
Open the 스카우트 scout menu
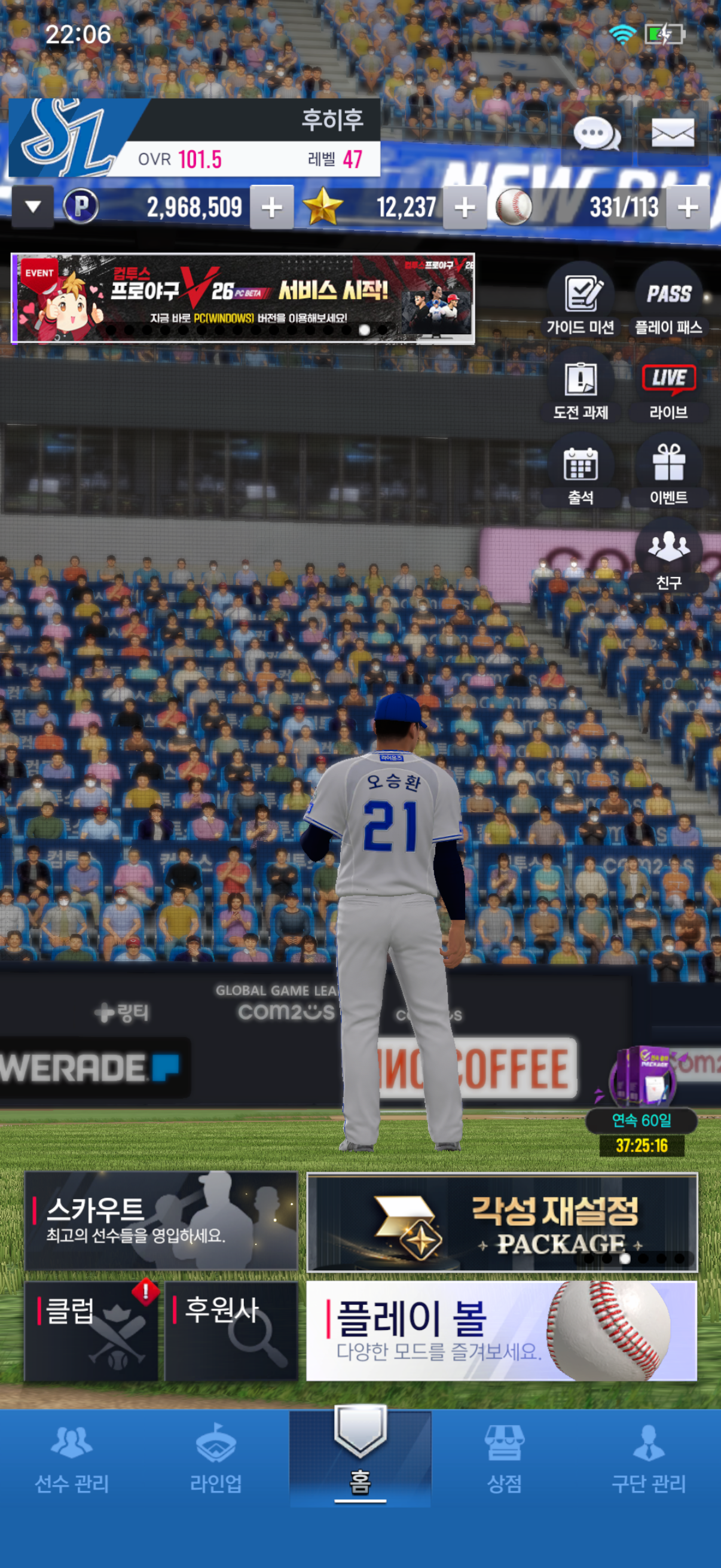pyautogui.click(x=161, y=1220)
